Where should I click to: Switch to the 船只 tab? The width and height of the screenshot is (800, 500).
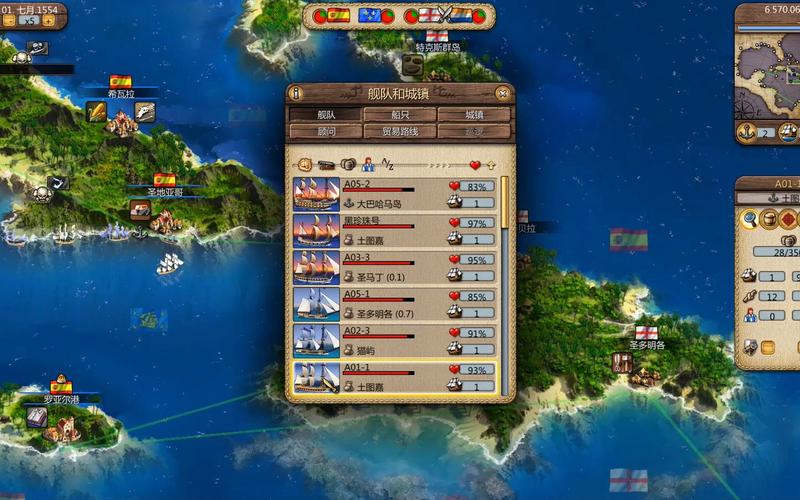(x=399, y=115)
